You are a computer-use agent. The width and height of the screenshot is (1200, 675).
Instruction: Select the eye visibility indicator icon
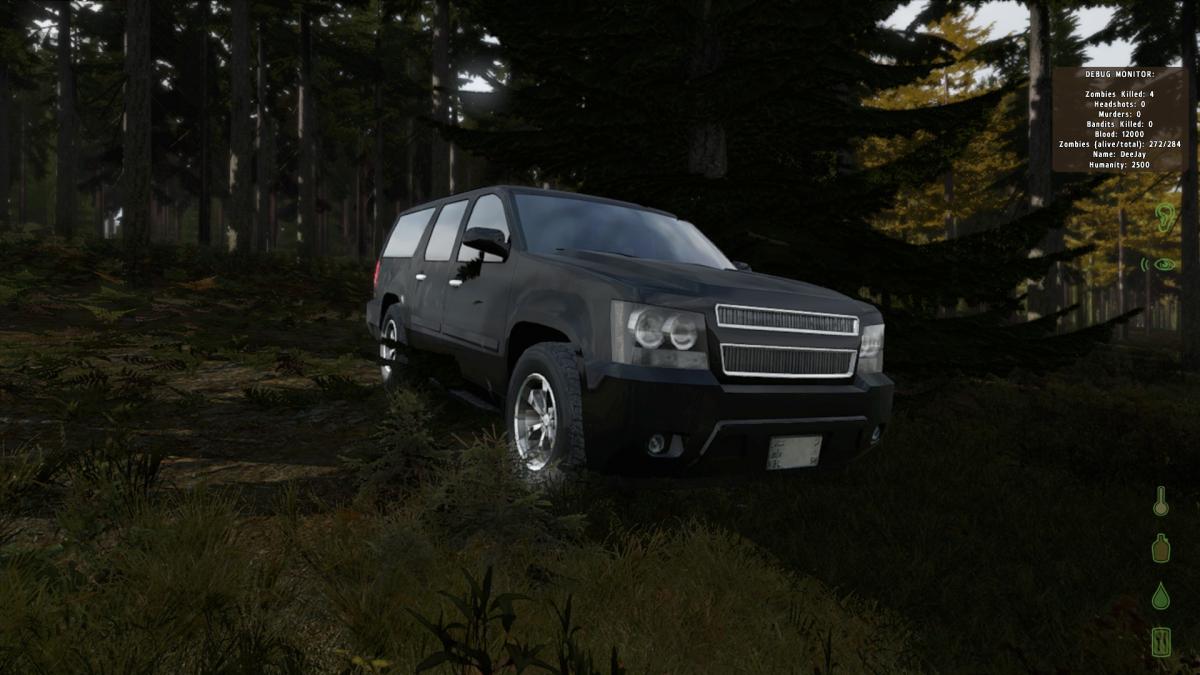click(x=1163, y=265)
